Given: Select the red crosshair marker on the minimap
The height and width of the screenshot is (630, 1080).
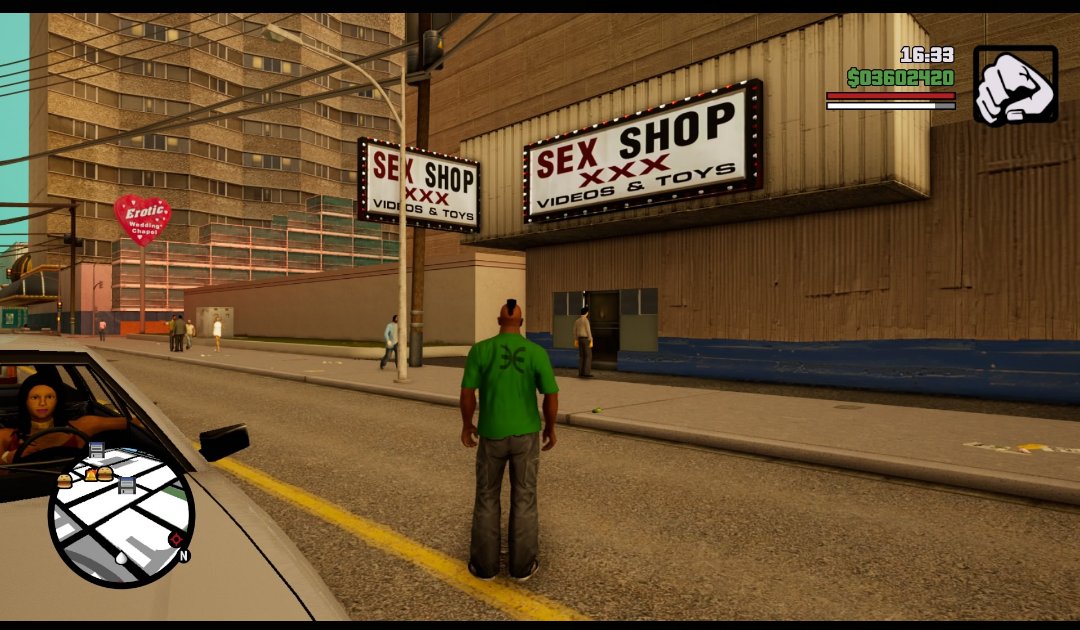Looking at the screenshot, I should point(176,540).
